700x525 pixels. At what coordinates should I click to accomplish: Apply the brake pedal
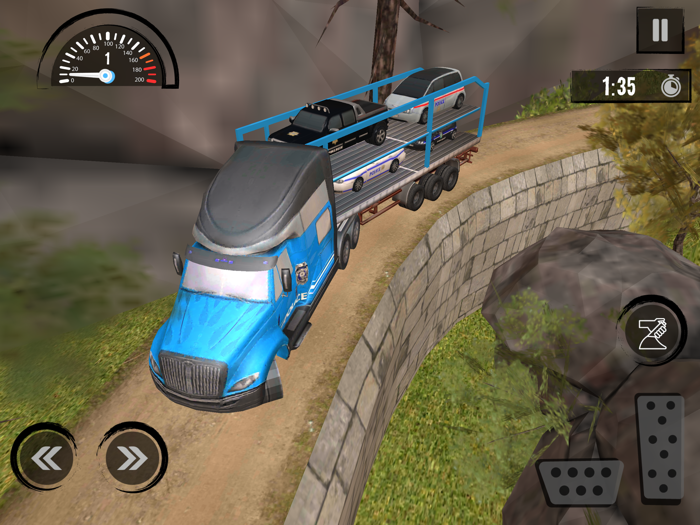(x=580, y=482)
